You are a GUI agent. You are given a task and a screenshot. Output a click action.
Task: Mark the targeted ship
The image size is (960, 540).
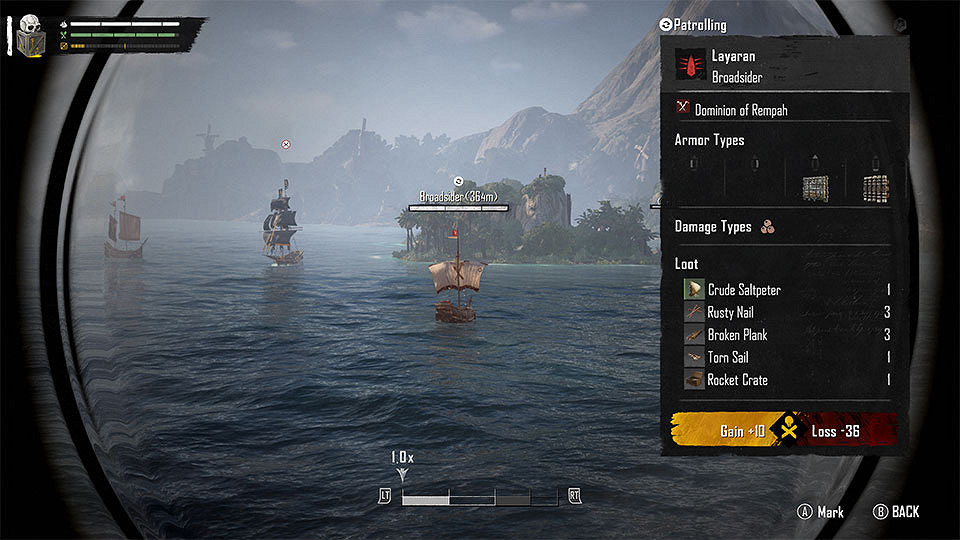(x=821, y=512)
